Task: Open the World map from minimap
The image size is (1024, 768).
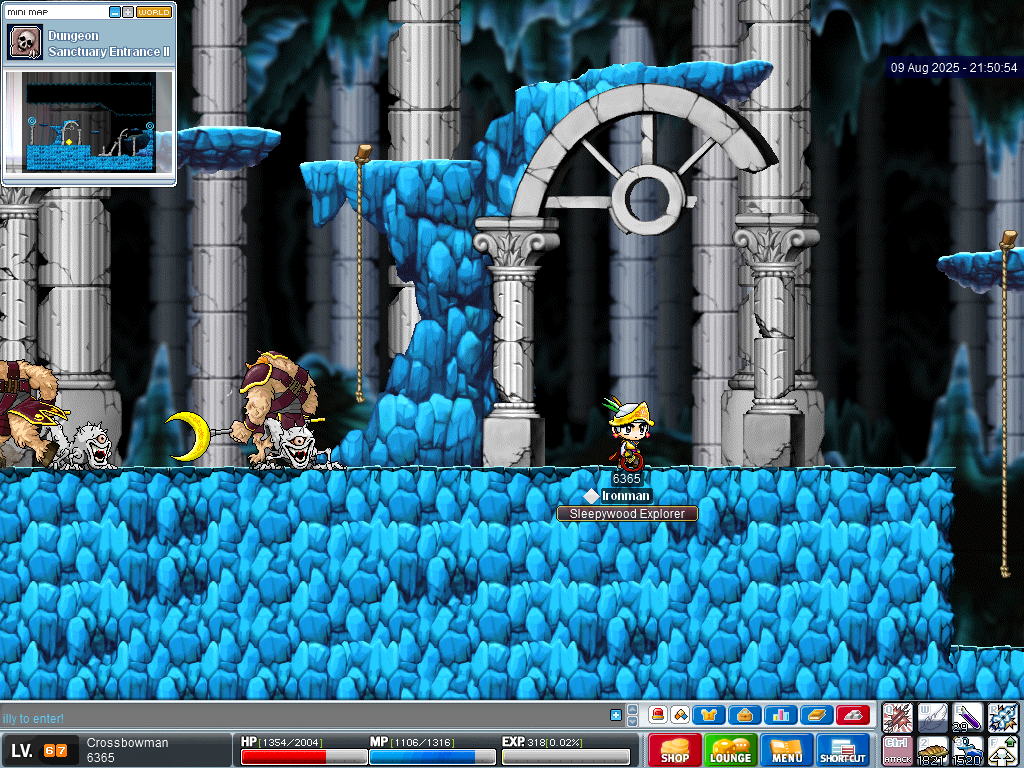Action: click(154, 12)
